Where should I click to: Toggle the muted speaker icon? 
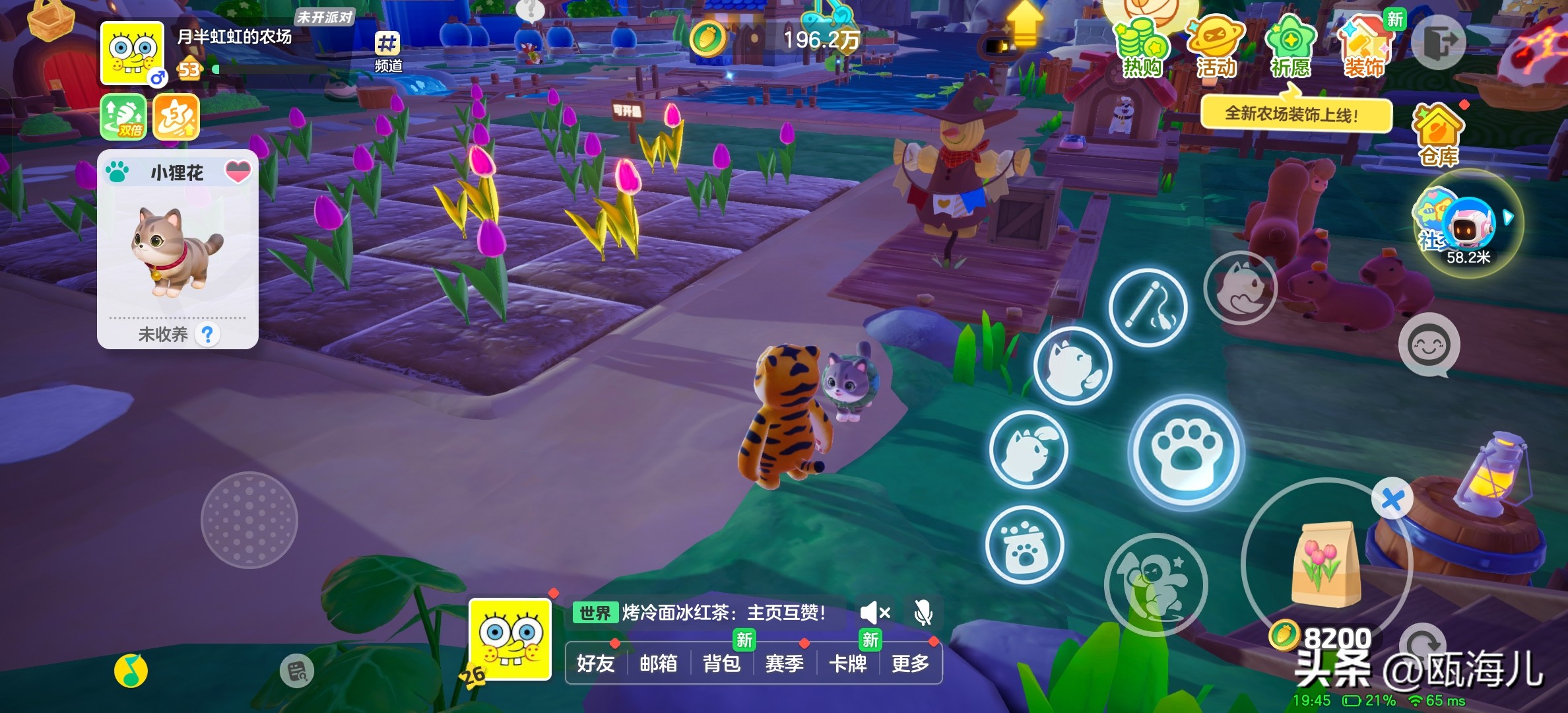pyautogui.click(x=874, y=613)
